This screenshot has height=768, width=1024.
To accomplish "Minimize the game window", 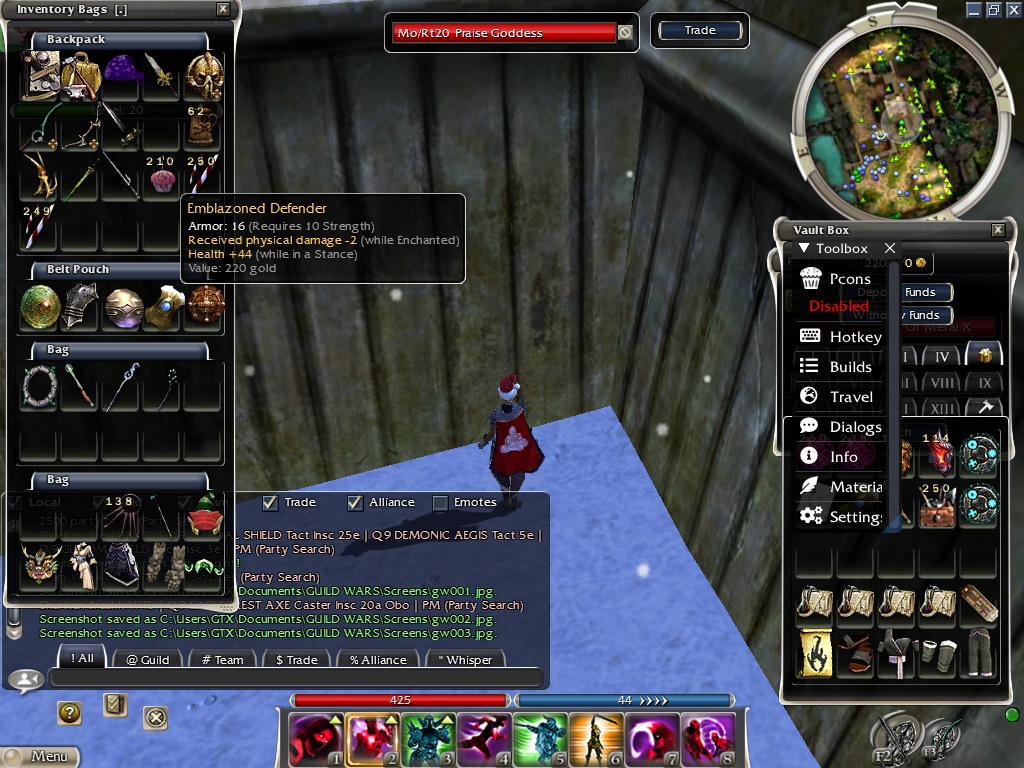I will (973, 10).
